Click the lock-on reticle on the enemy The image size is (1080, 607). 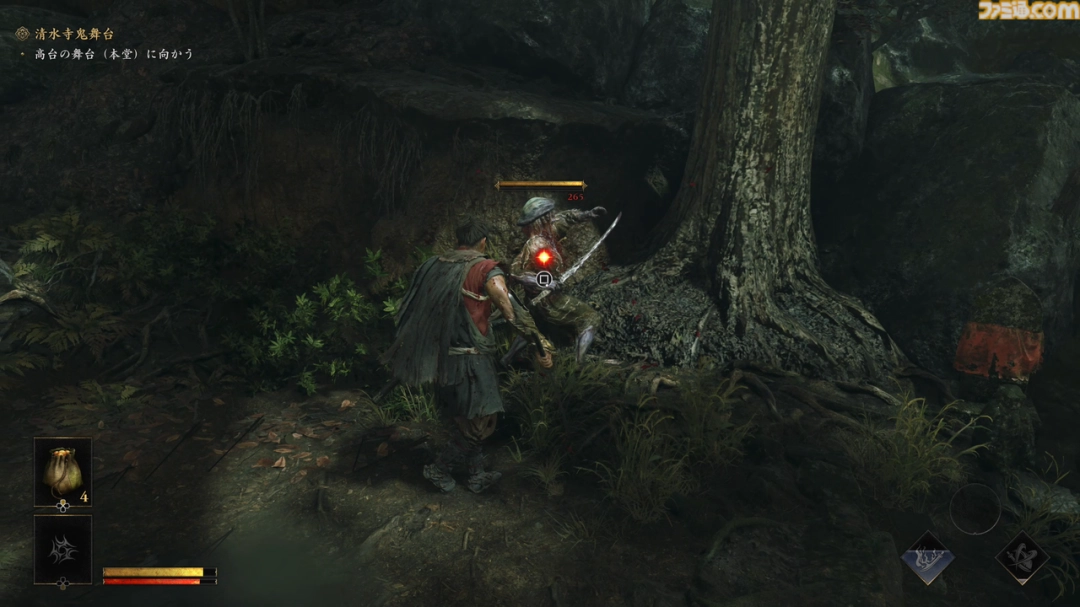[543, 279]
